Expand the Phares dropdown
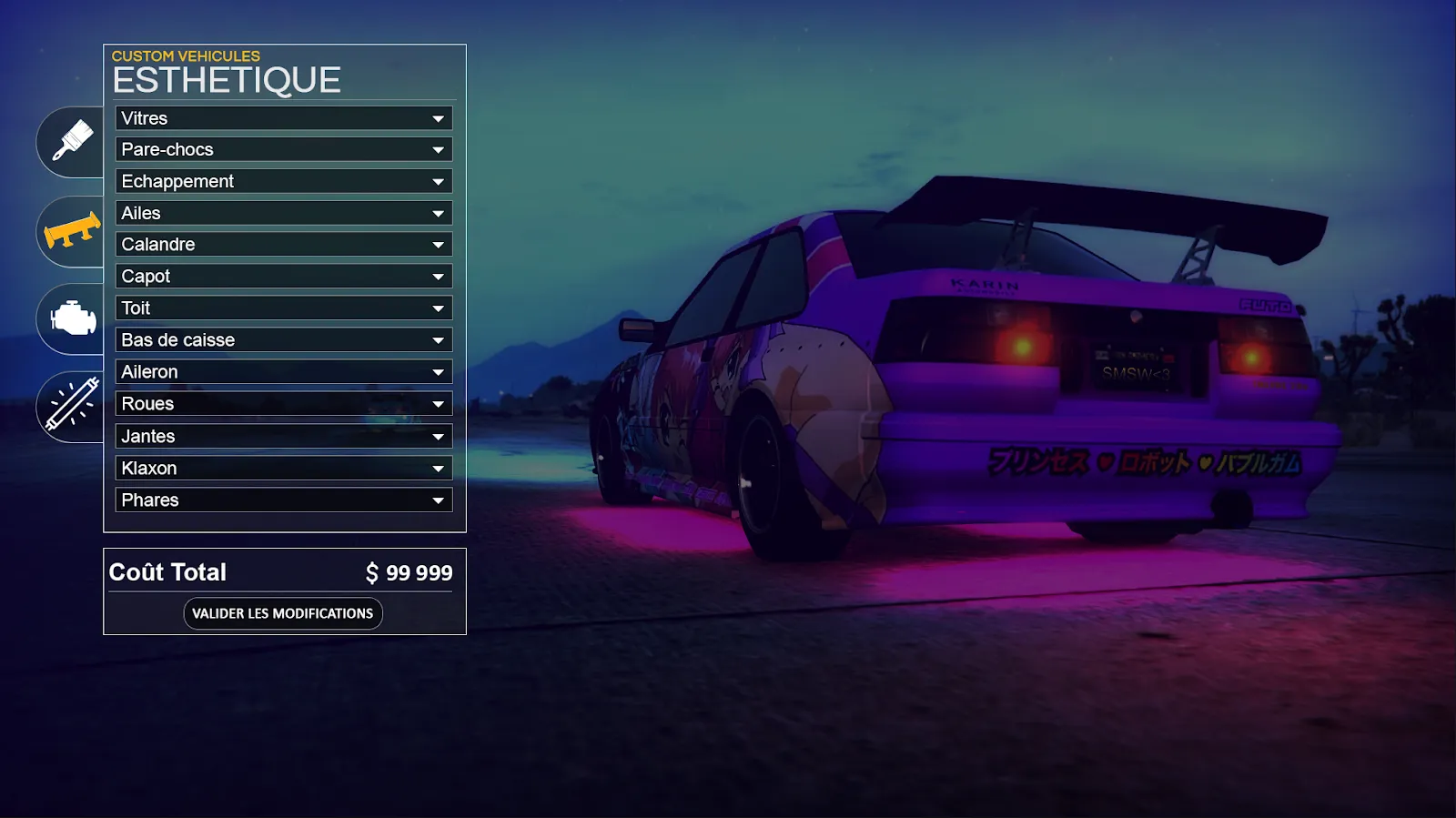The height and width of the screenshot is (818, 1456). [284, 500]
